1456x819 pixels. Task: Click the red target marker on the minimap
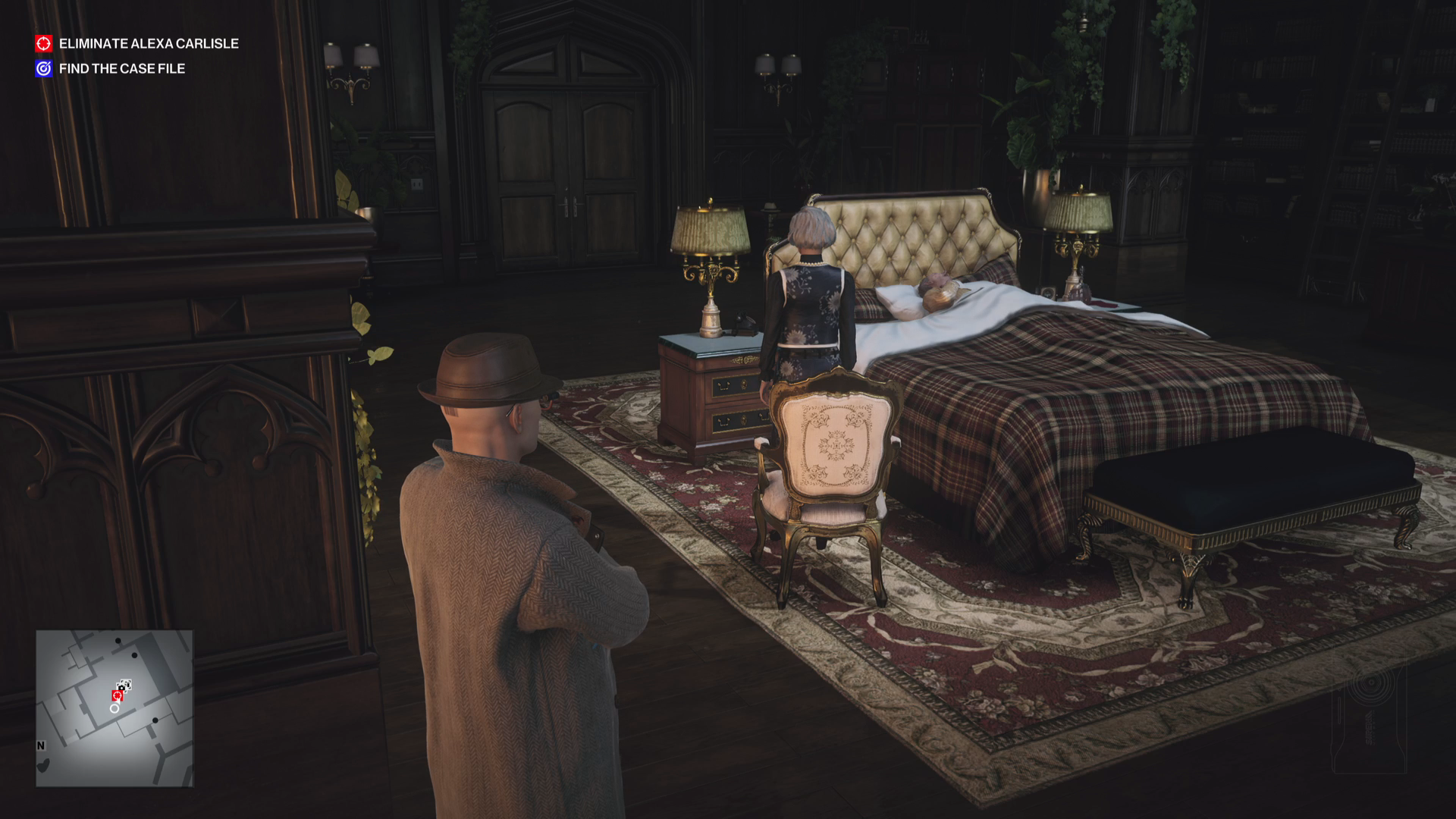pos(118,695)
